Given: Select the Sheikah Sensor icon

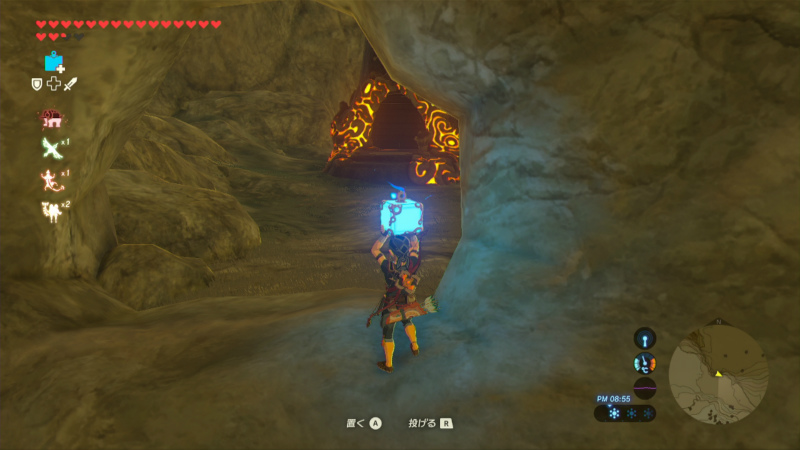Looking at the screenshot, I should 645,338.
